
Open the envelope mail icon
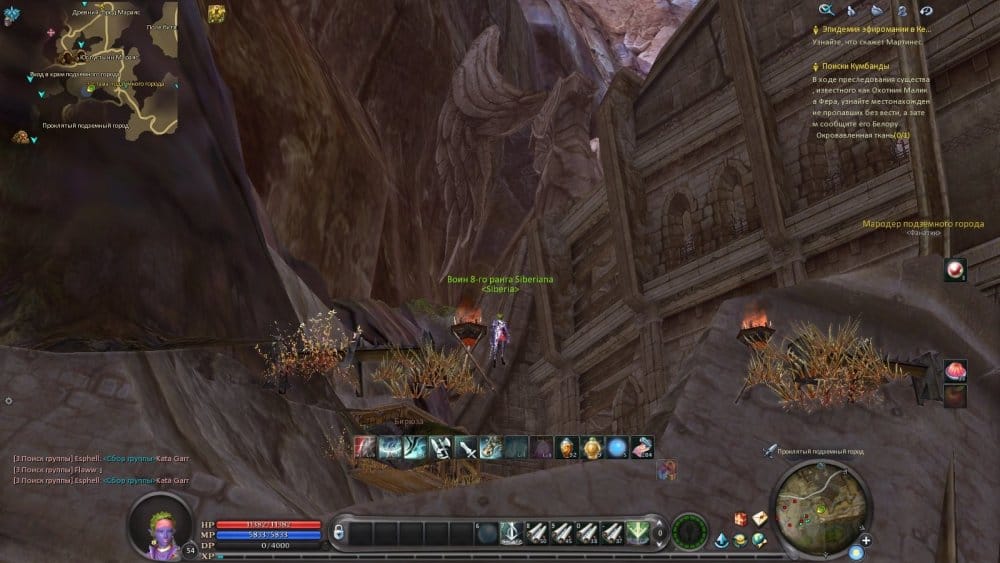click(x=760, y=518)
